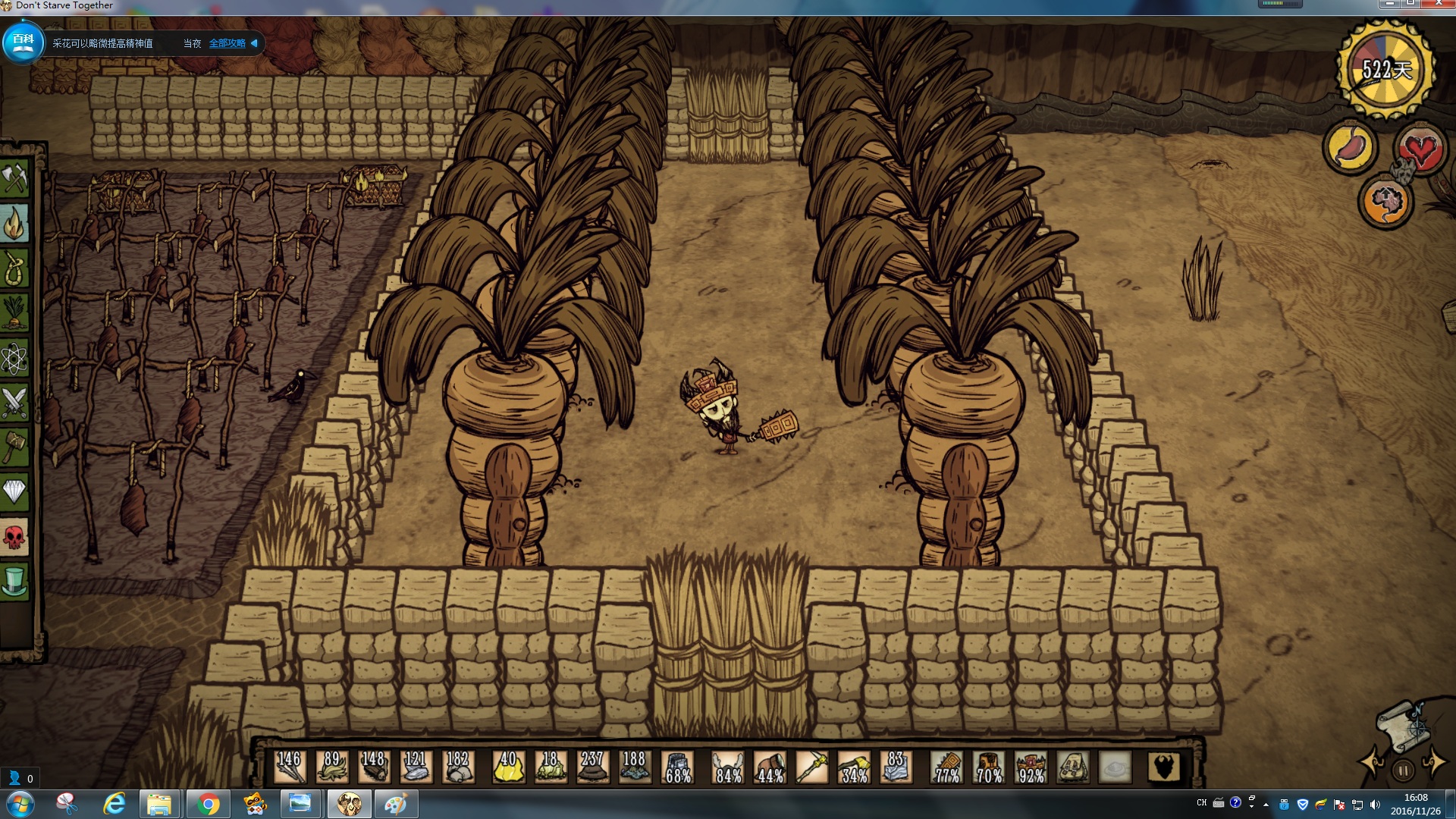Select the rocks stack of 182
This screenshot has width=1456, height=819.
click(x=458, y=767)
